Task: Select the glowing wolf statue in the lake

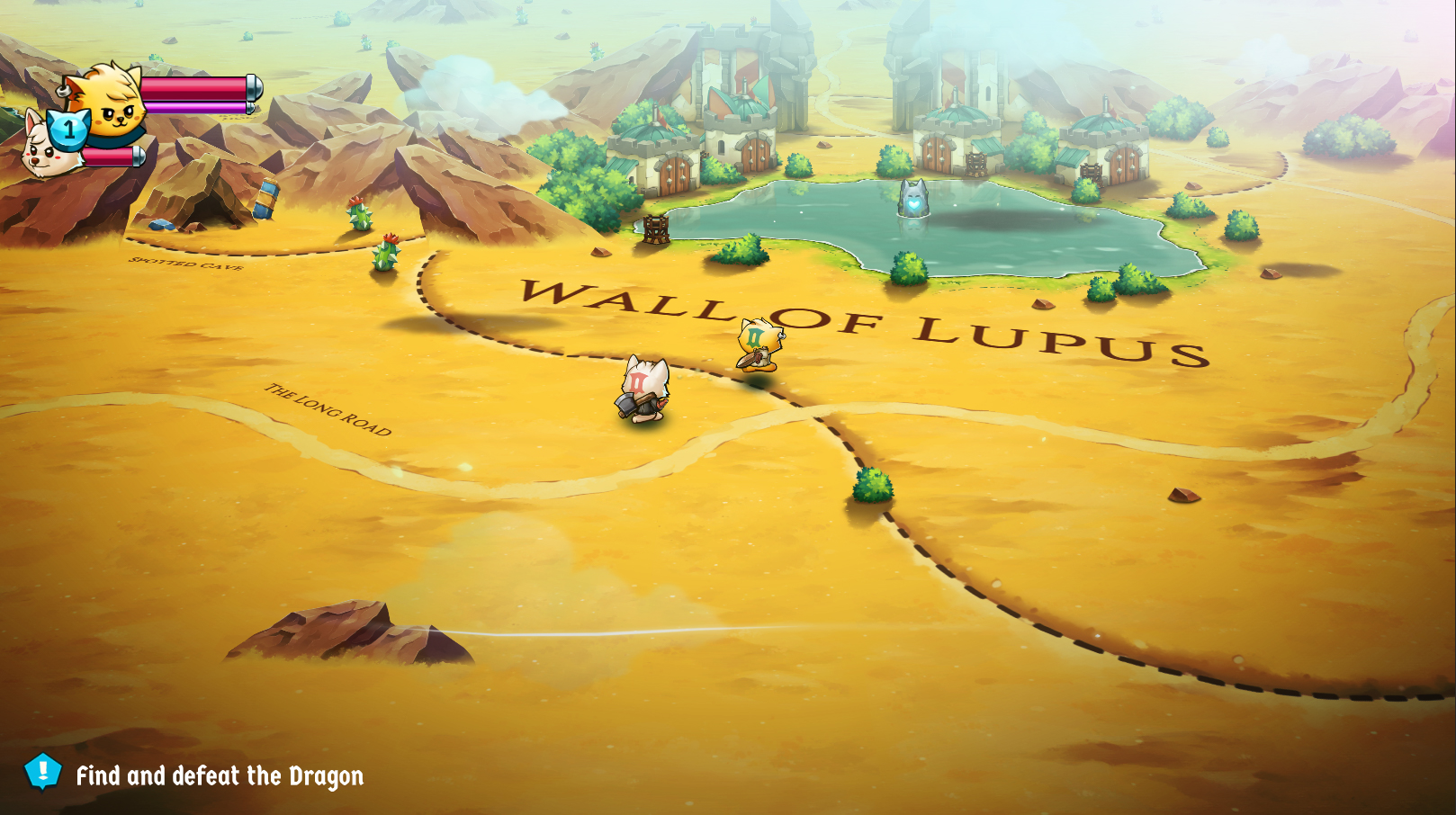Action: (x=915, y=200)
